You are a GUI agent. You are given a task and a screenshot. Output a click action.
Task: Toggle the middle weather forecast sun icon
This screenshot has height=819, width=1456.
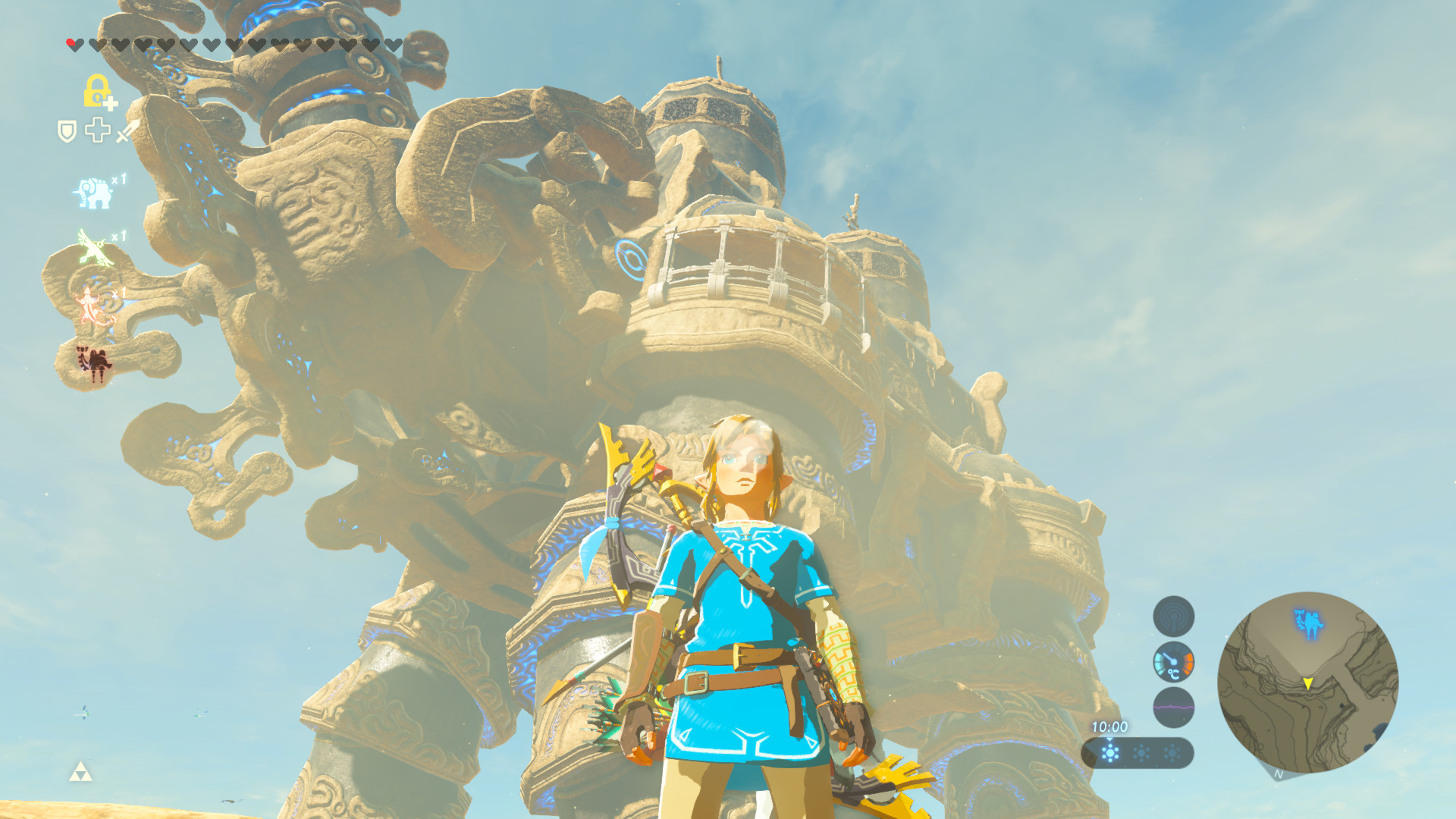pos(1141,752)
